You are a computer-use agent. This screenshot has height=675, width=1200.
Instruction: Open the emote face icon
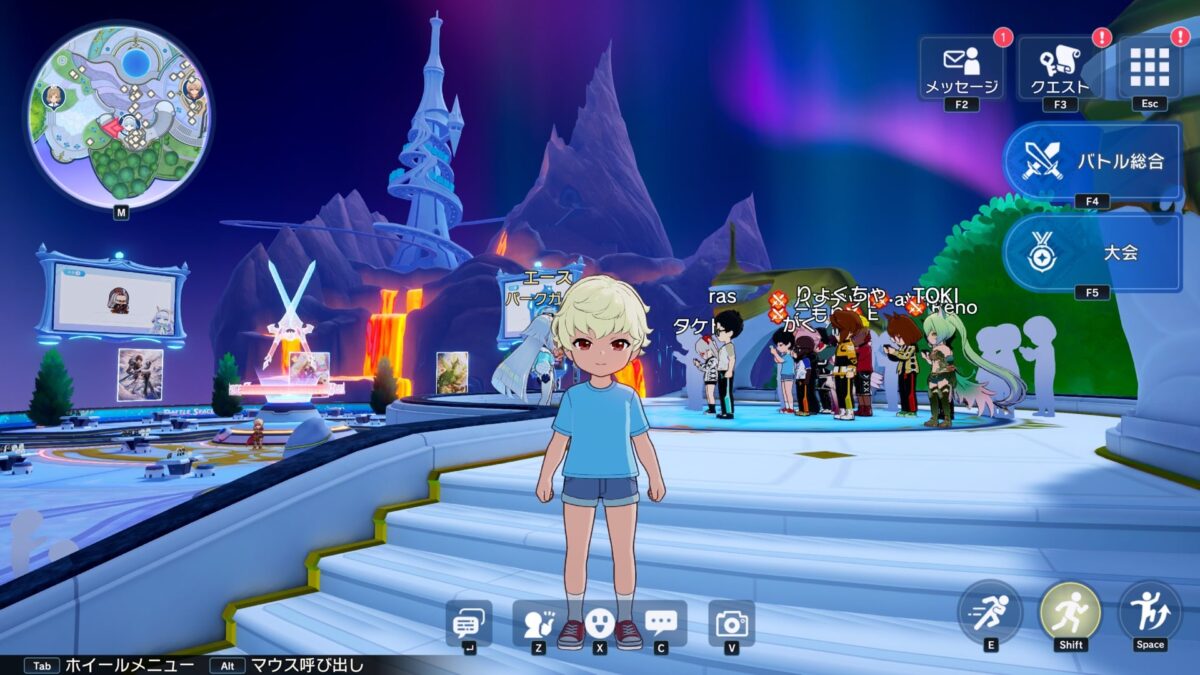coord(599,624)
